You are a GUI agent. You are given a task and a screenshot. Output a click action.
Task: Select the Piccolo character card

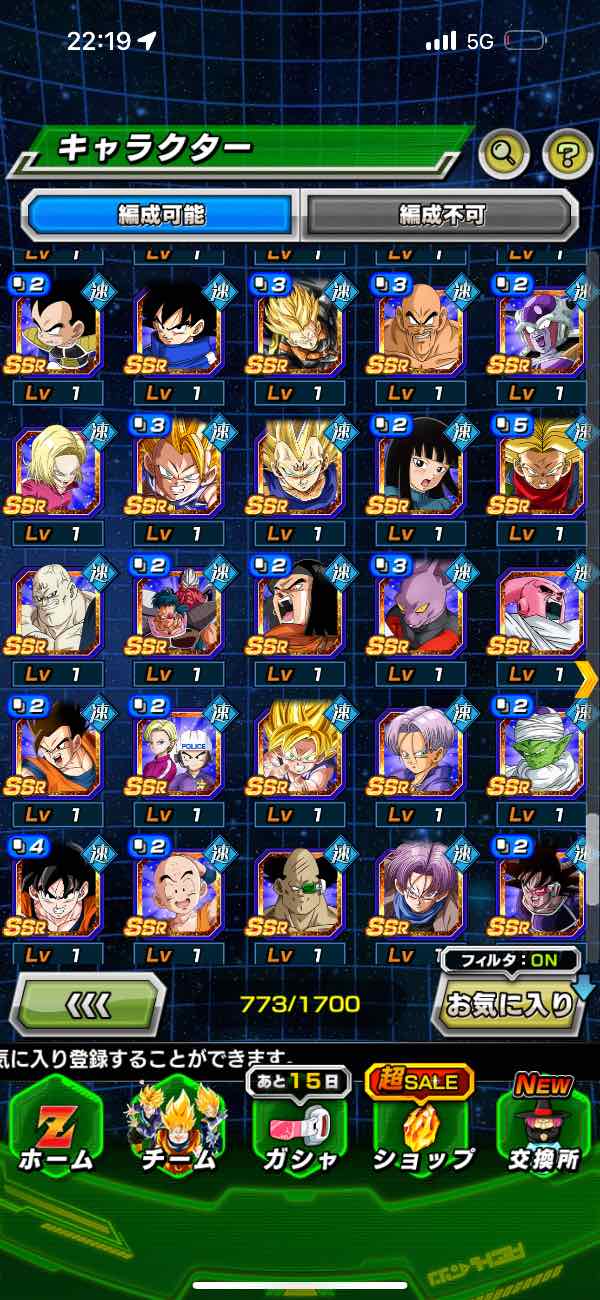point(541,744)
